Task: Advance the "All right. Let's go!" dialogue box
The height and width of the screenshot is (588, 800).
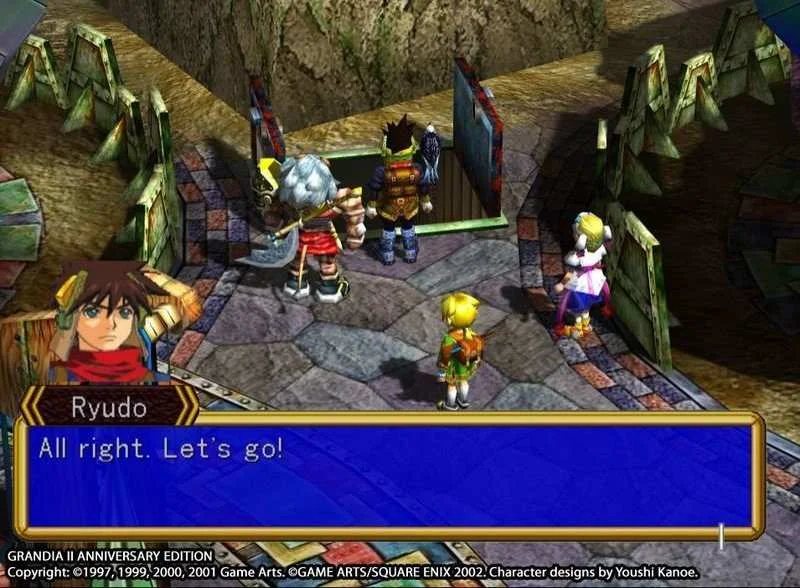Action: point(389,476)
